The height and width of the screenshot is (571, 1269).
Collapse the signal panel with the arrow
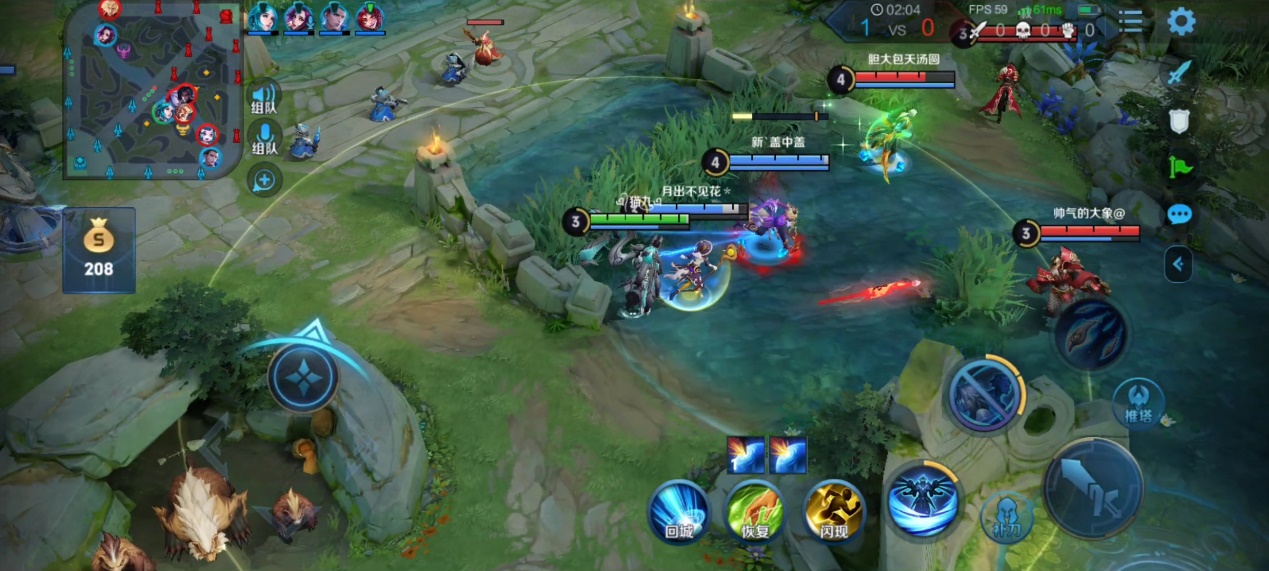tap(1179, 264)
